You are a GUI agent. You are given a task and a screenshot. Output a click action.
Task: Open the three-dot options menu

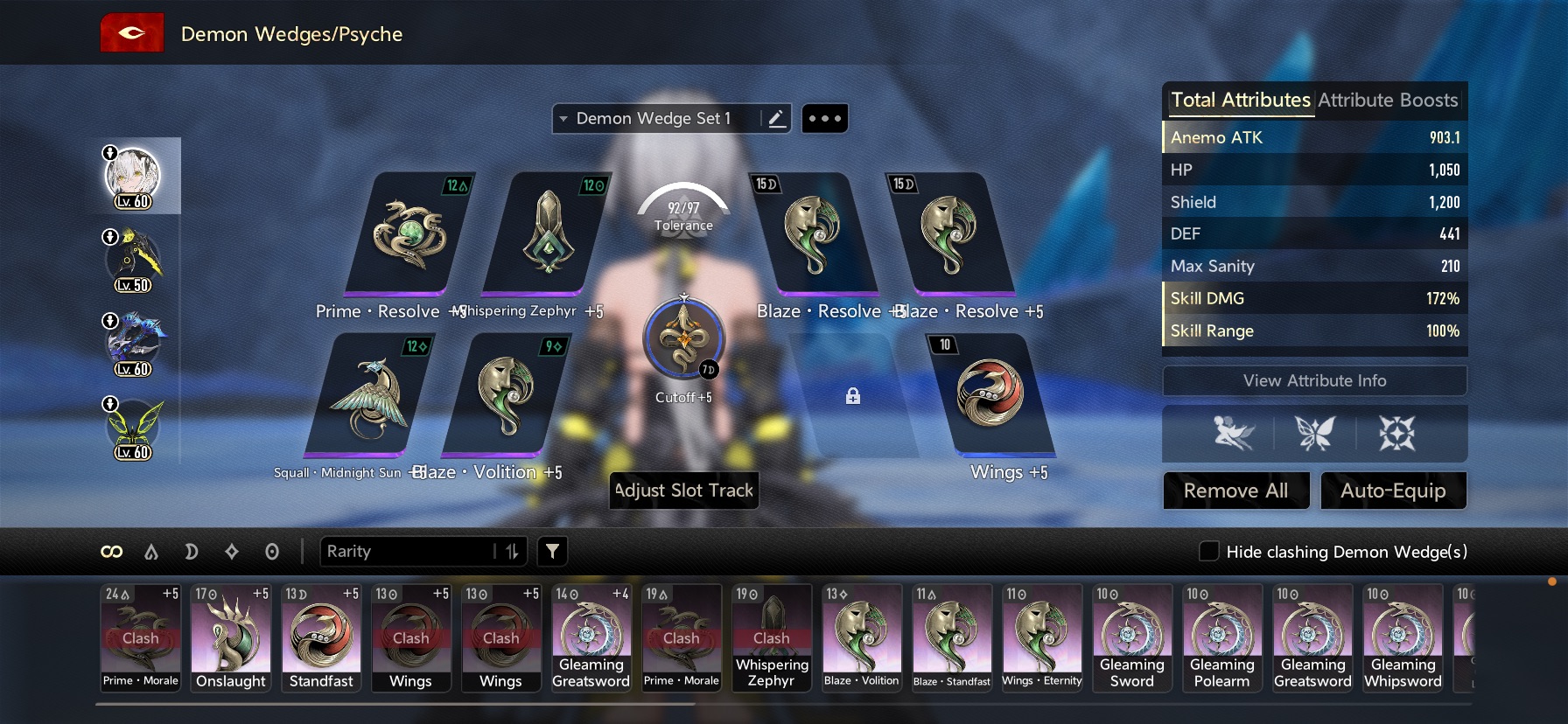824,119
